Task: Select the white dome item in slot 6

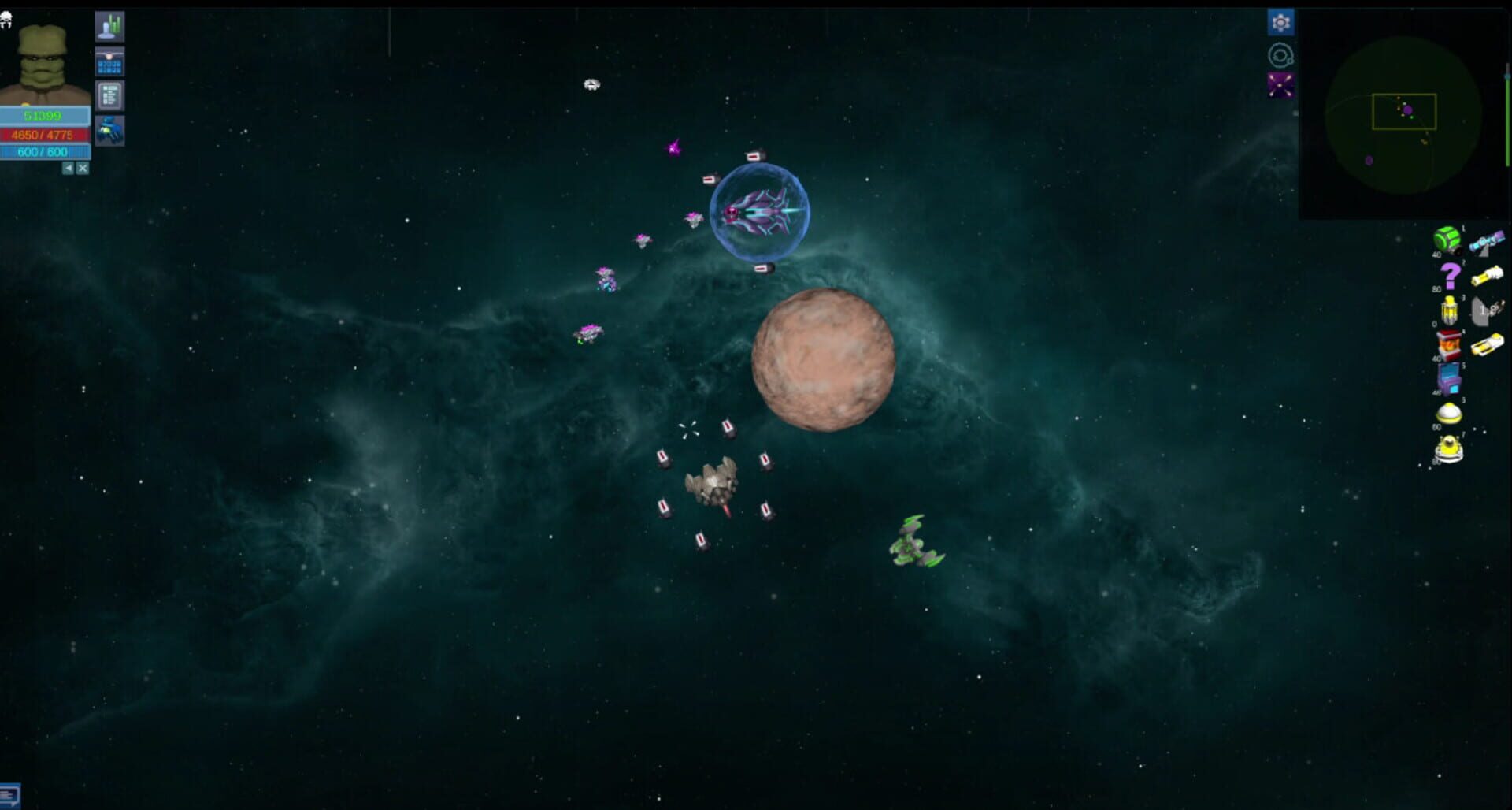Action: pyautogui.click(x=1449, y=411)
